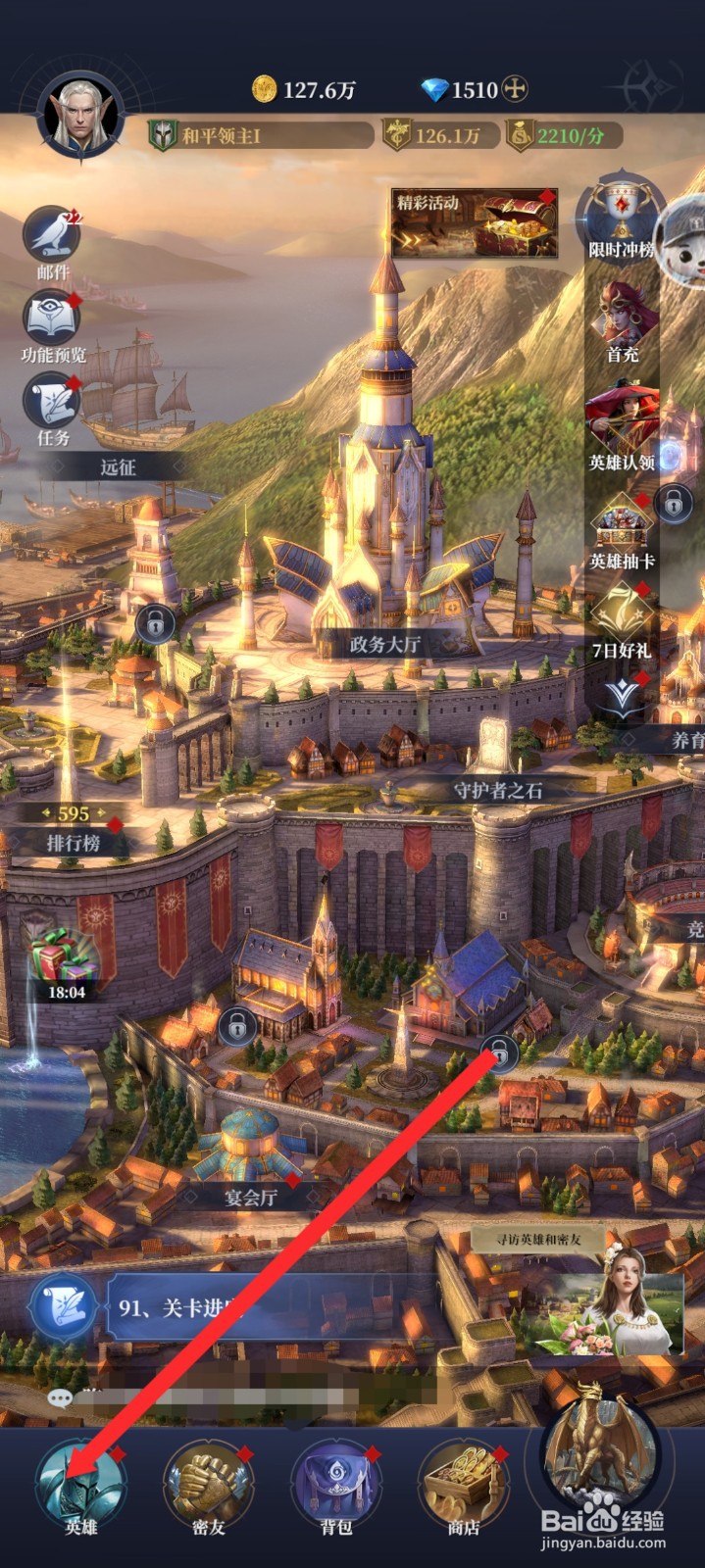This screenshot has width=705, height=1568.
Task: Add diamonds with the plus button
Action: 514,90
